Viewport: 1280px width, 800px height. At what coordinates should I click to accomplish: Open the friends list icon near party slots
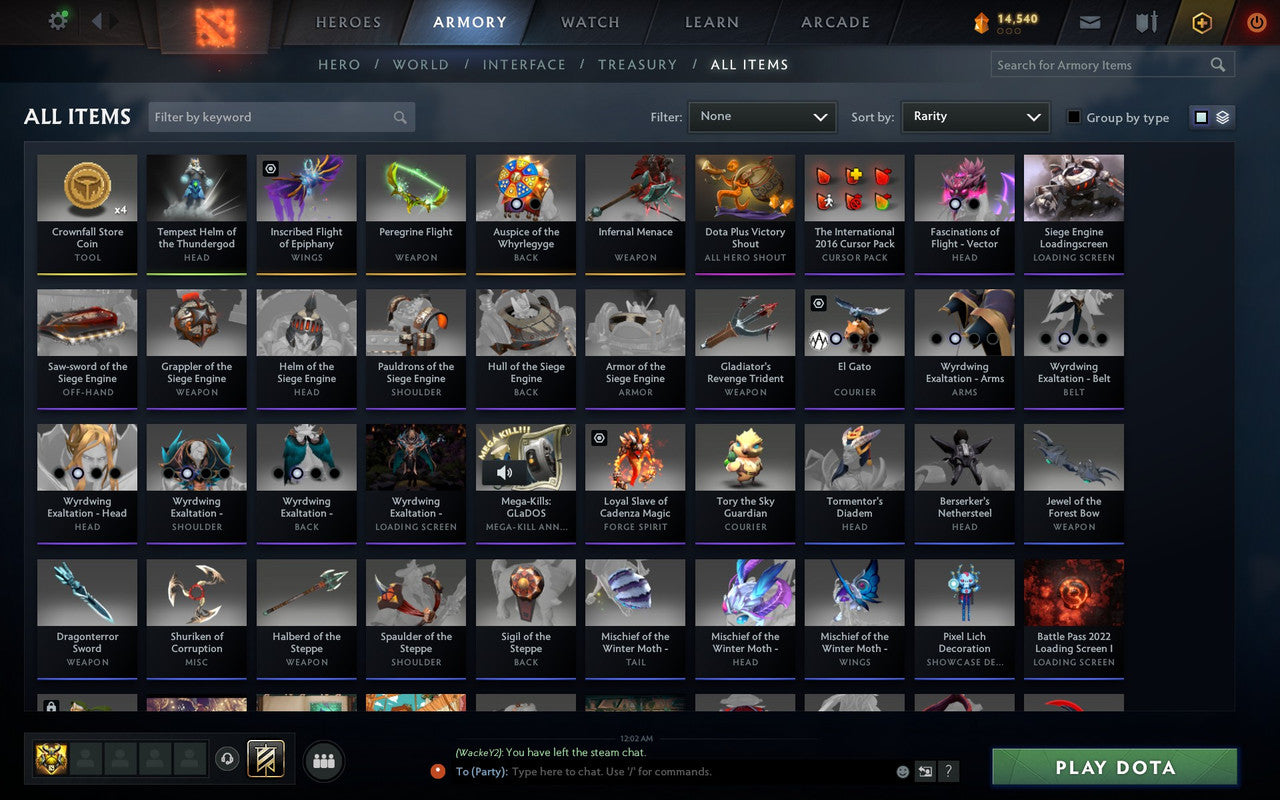coord(323,760)
